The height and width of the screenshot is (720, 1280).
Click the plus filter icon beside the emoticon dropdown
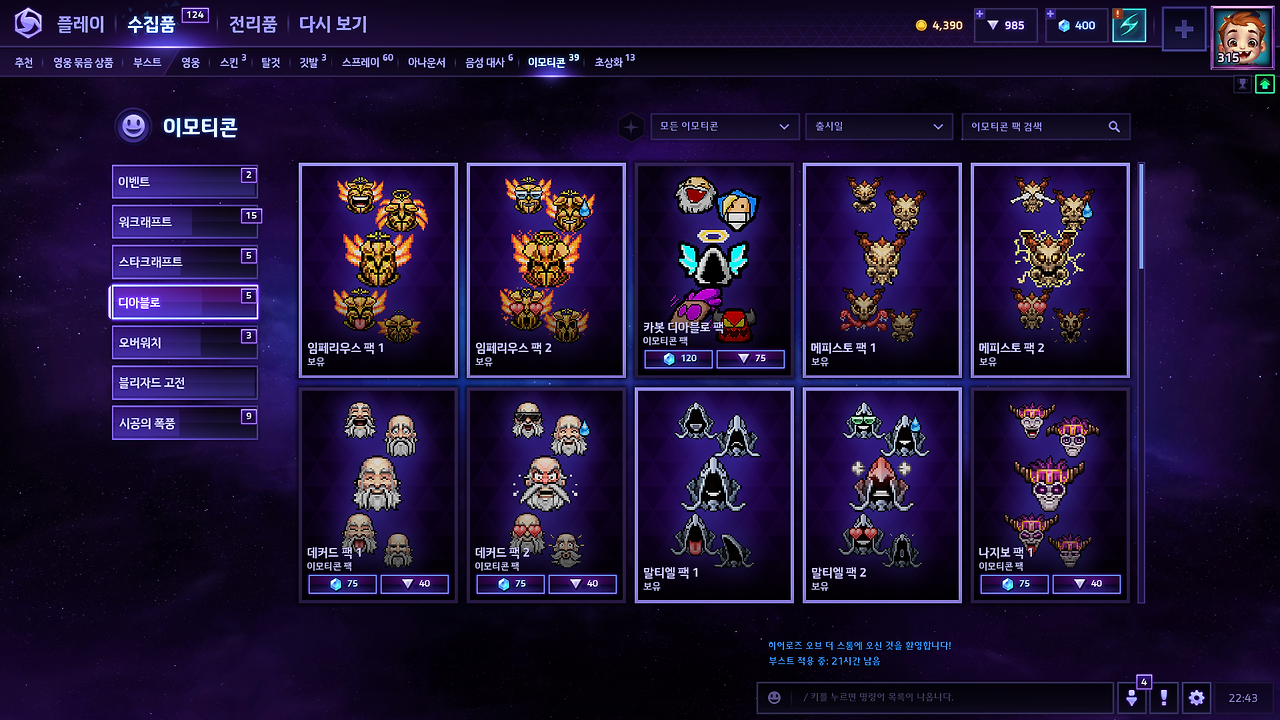pos(630,127)
